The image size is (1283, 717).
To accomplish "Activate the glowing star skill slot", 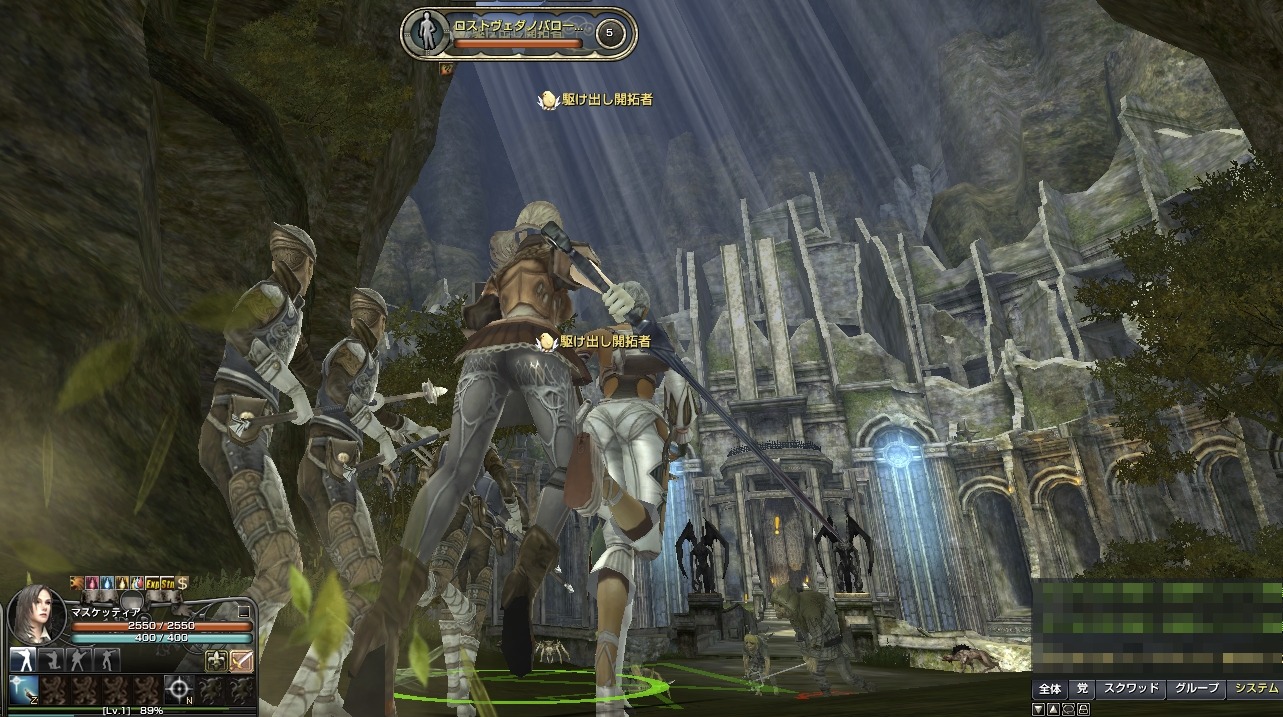I will [22, 688].
